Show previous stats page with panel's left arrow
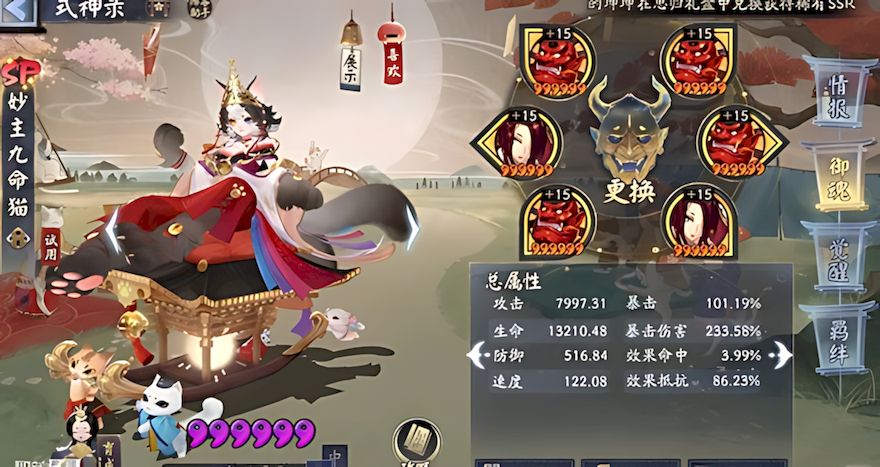Viewport: 880px width, 467px height. pos(476,354)
